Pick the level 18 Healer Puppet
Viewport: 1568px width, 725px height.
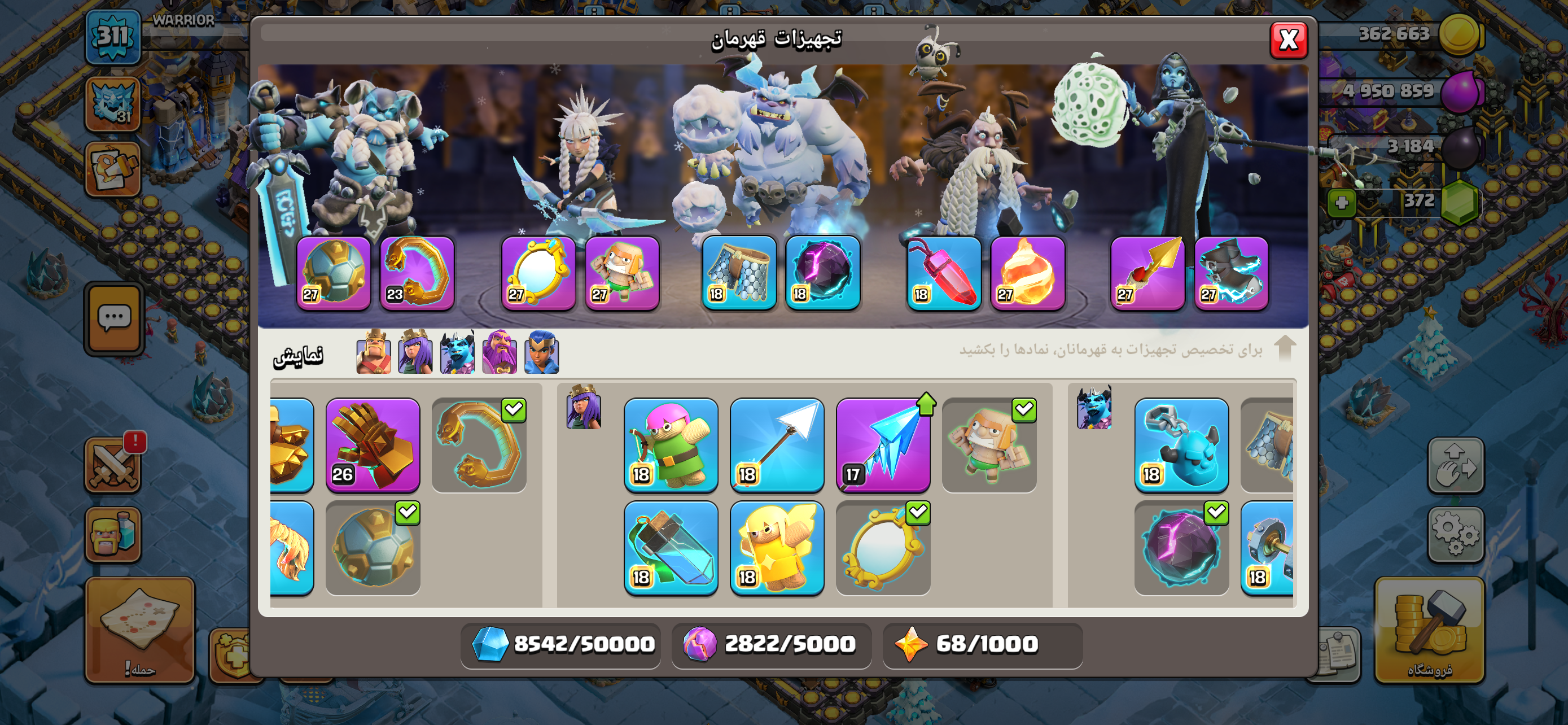(777, 548)
